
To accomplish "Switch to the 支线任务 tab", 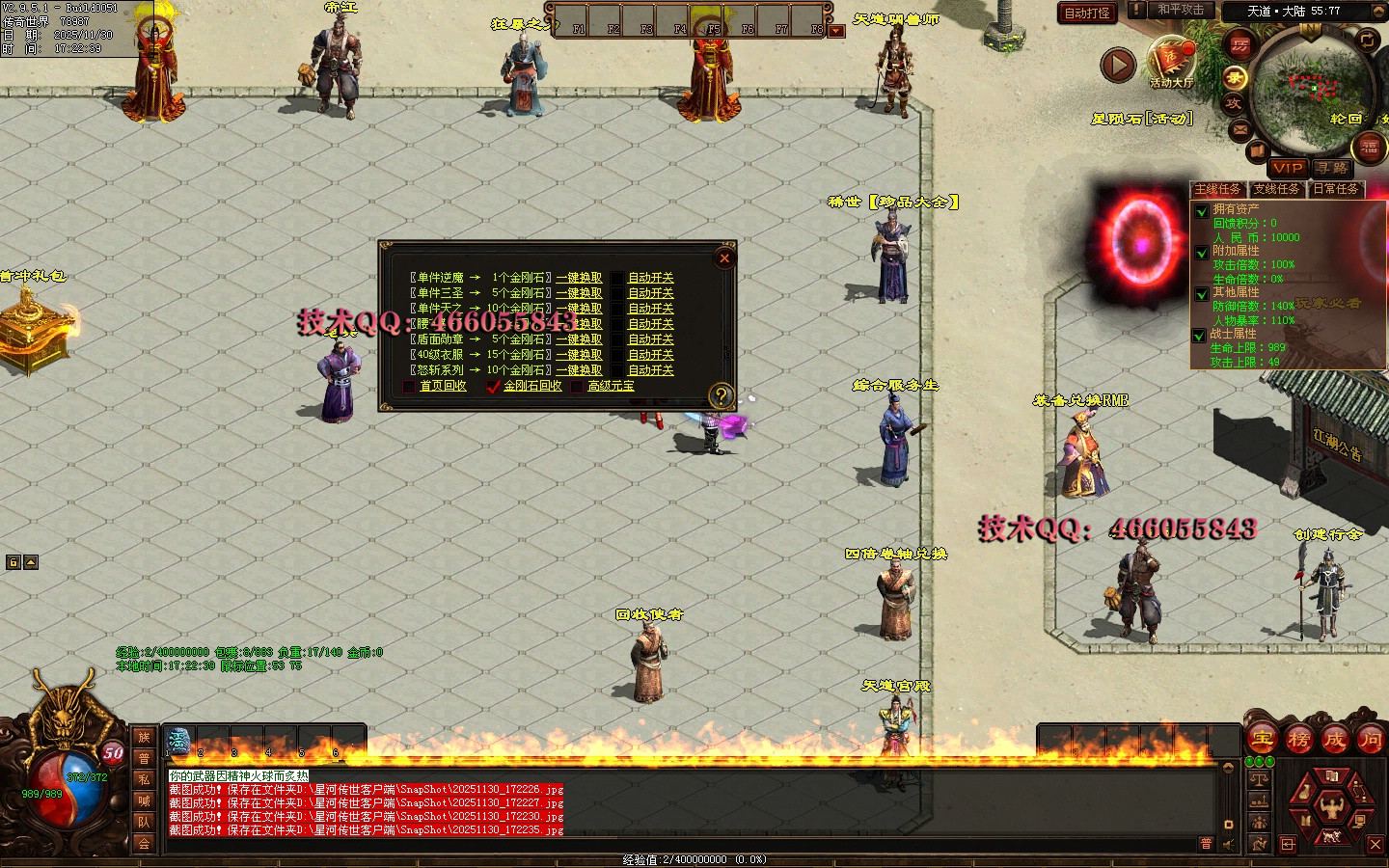I will [x=1276, y=189].
